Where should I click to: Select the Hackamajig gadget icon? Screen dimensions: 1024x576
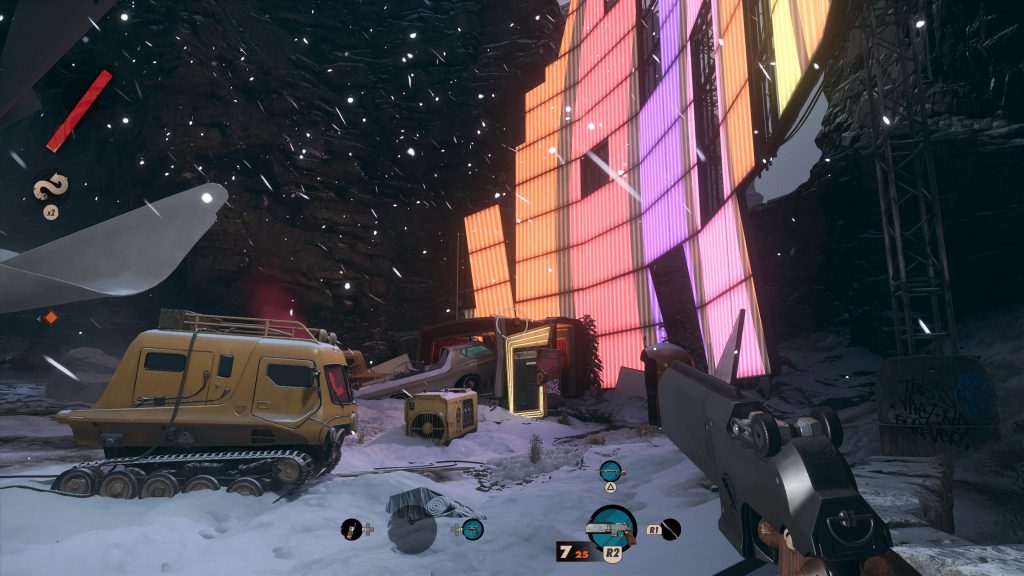point(351,530)
